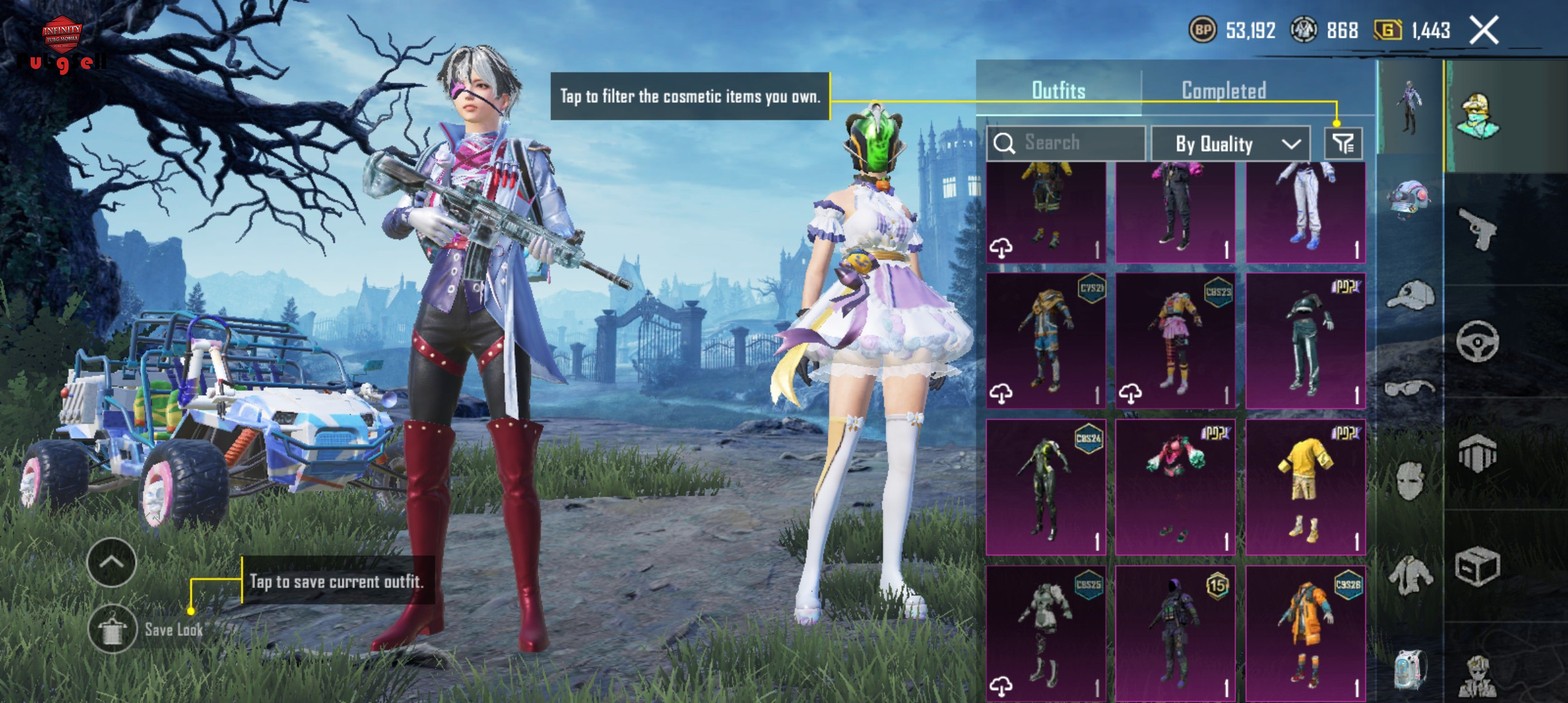
Task: Select the black-green C3S24 suit outfit
Action: point(1046,487)
